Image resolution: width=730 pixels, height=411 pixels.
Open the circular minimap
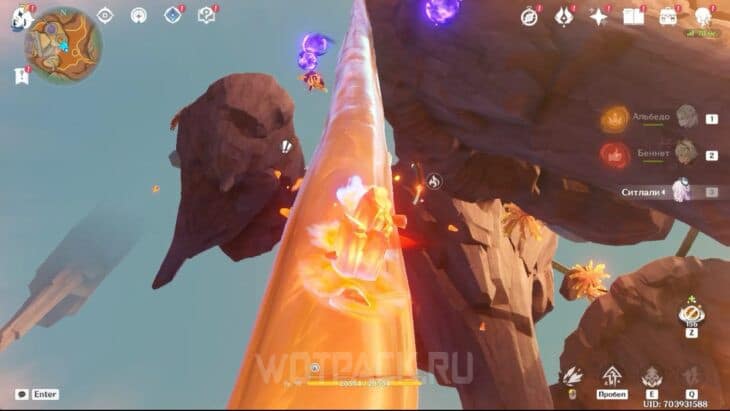pos(62,45)
